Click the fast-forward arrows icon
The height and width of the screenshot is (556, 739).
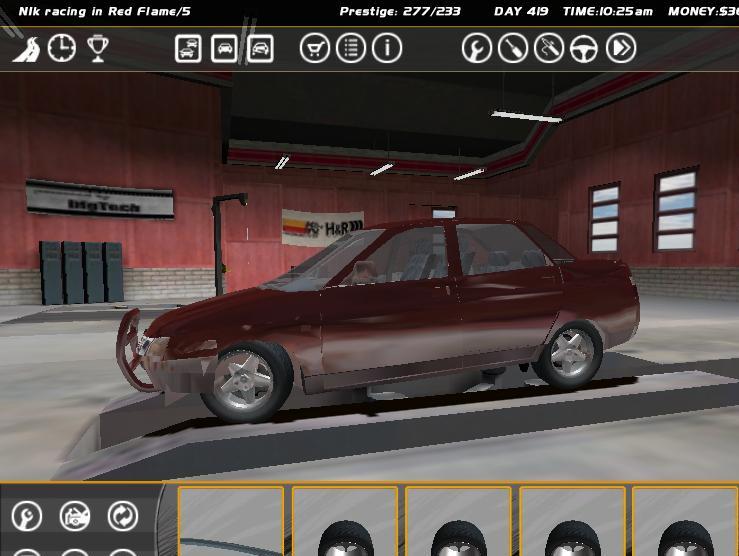click(x=621, y=48)
